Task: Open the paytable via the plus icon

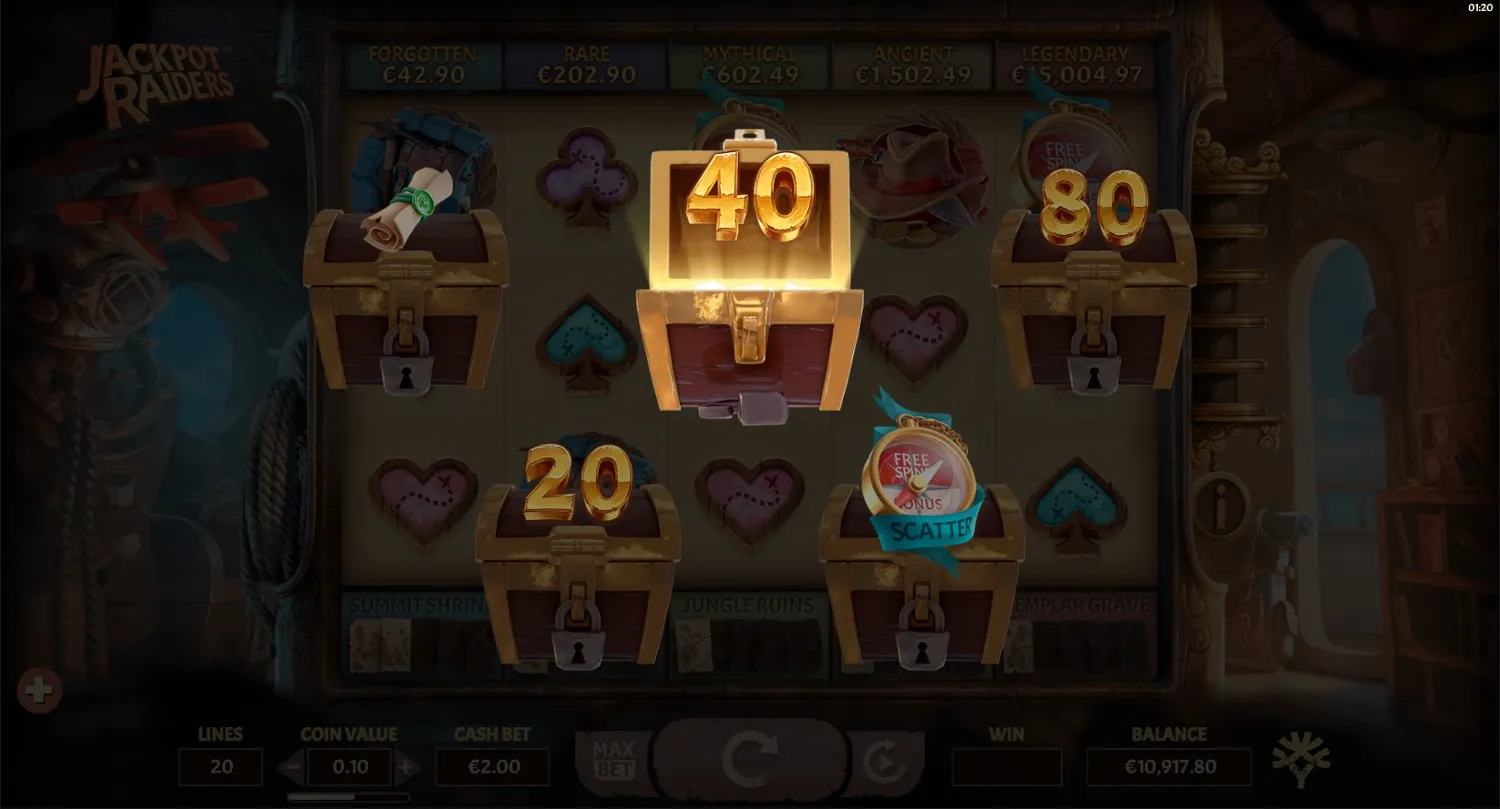Action: [40, 689]
